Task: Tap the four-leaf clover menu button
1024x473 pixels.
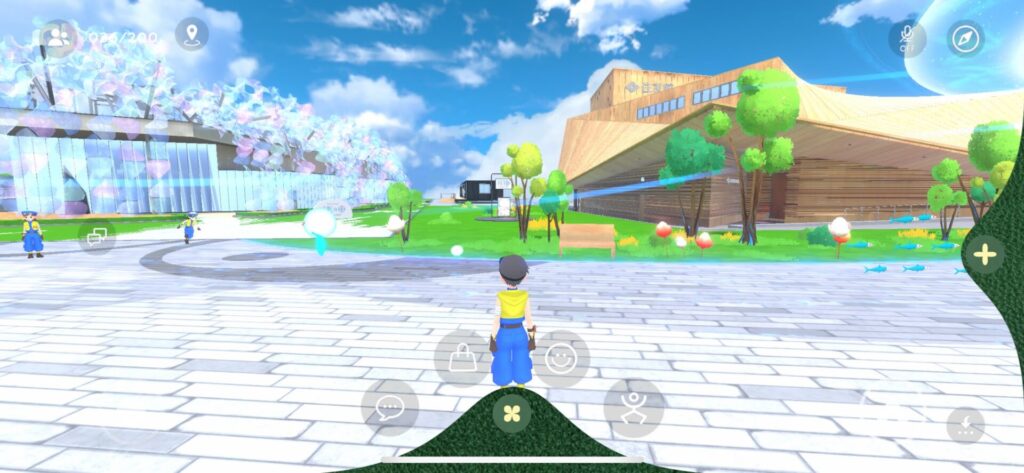Action: [x=512, y=413]
